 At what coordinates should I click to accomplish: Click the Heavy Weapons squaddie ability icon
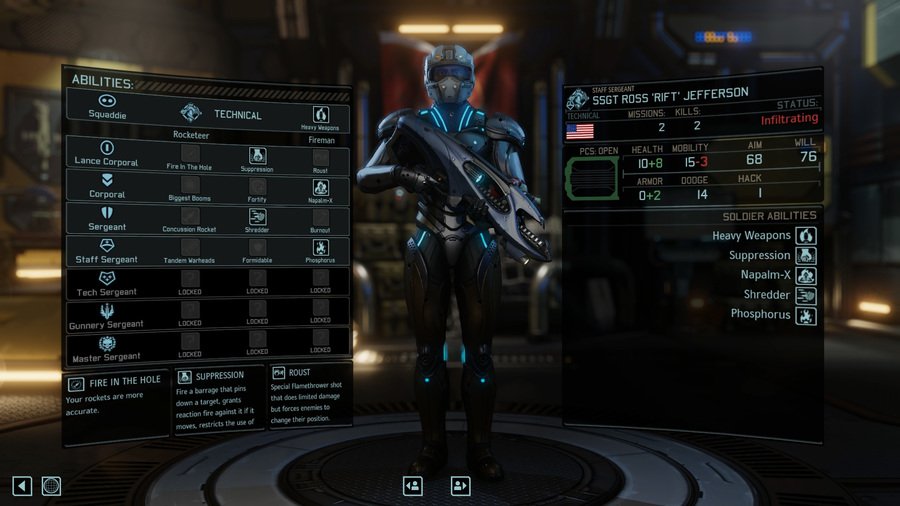[321, 115]
